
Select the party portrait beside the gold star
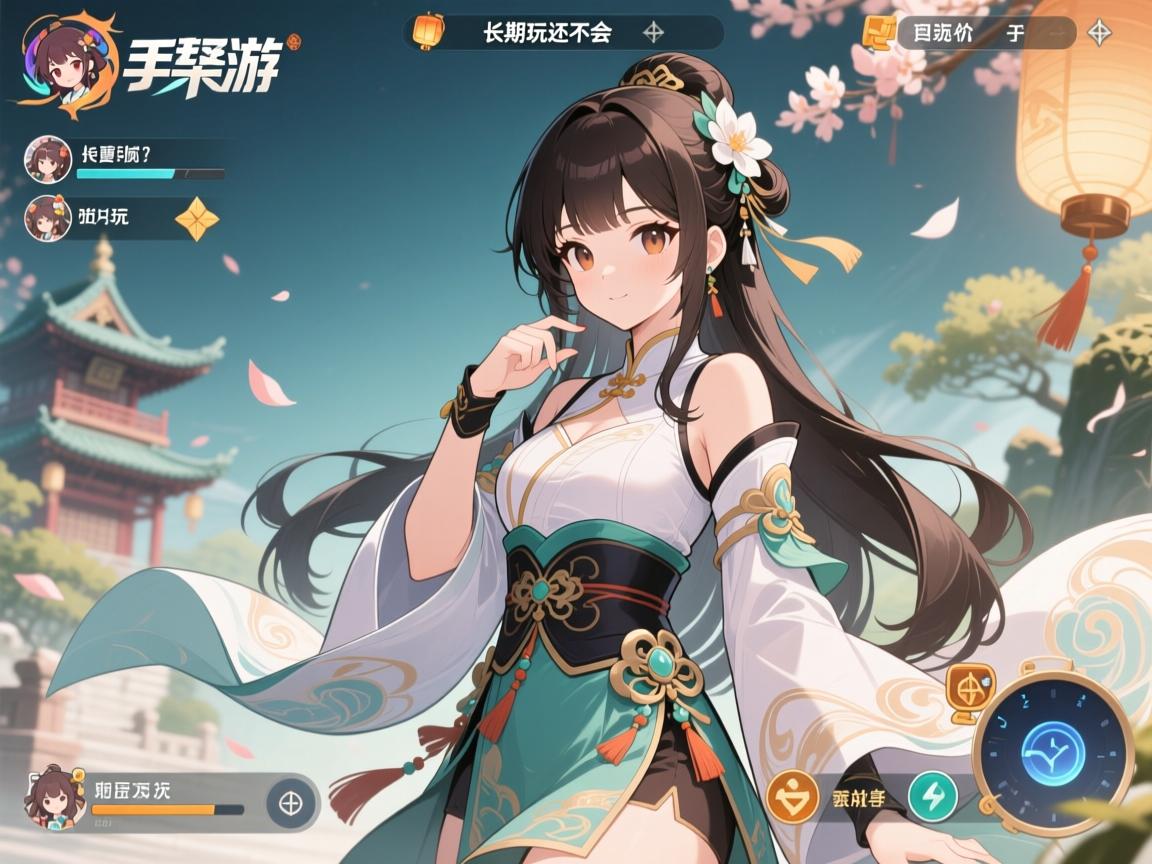pyautogui.click(x=47, y=217)
